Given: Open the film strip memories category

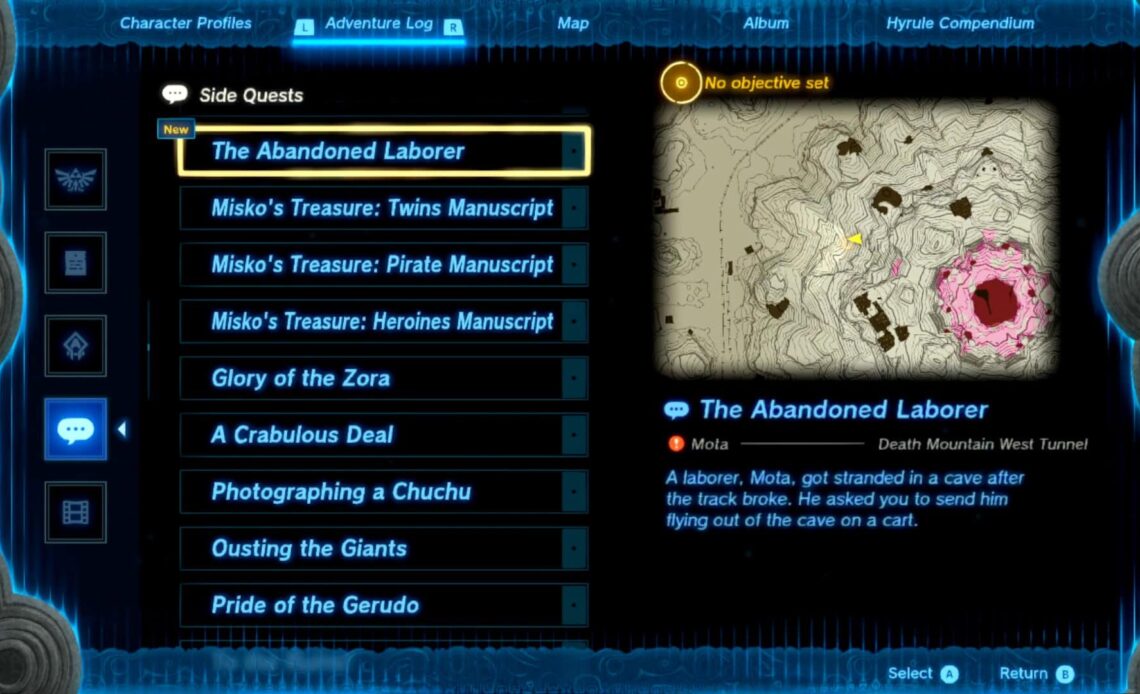Looking at the screenshot, I should [x=75, y=512].
